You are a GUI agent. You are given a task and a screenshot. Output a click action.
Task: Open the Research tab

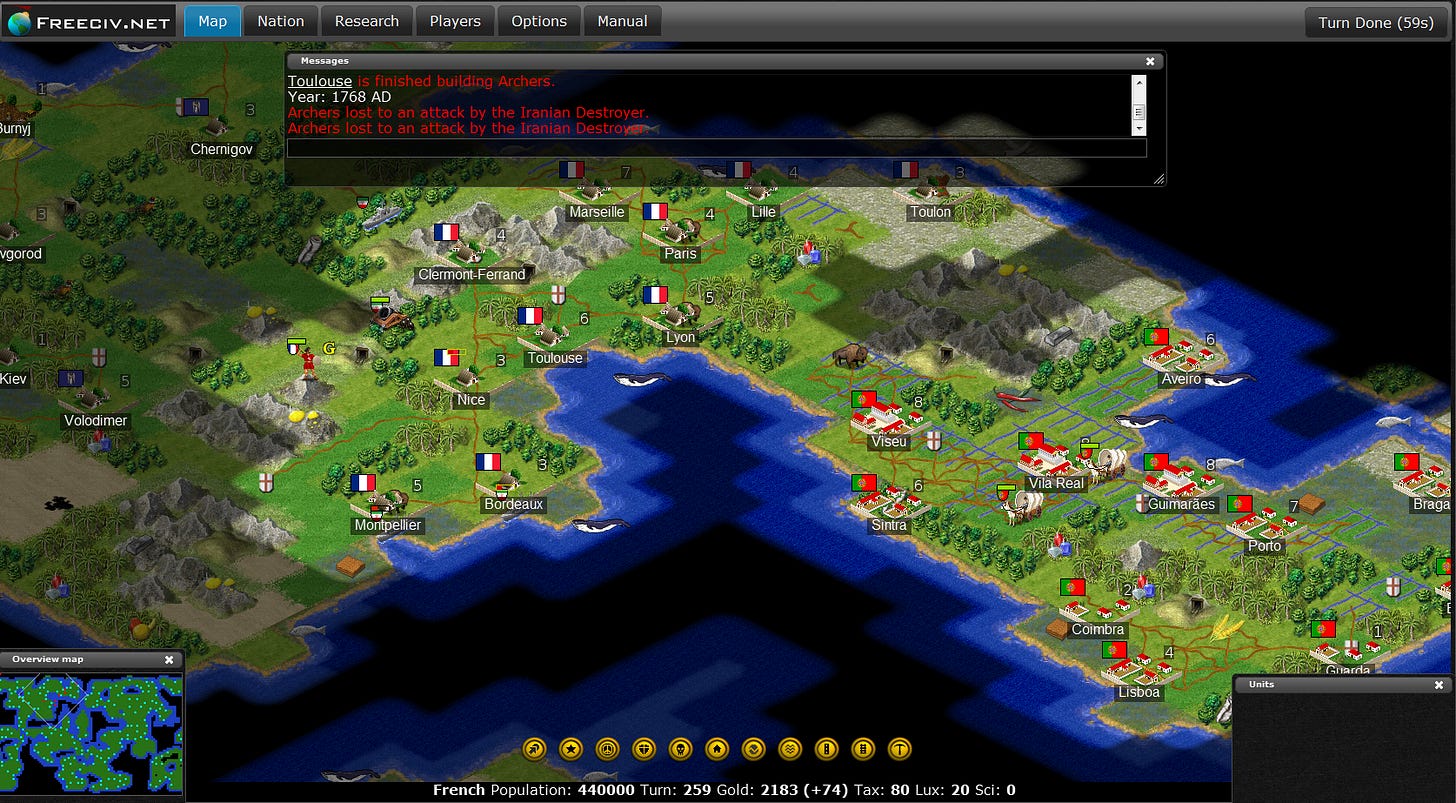[x=367, y=20]
